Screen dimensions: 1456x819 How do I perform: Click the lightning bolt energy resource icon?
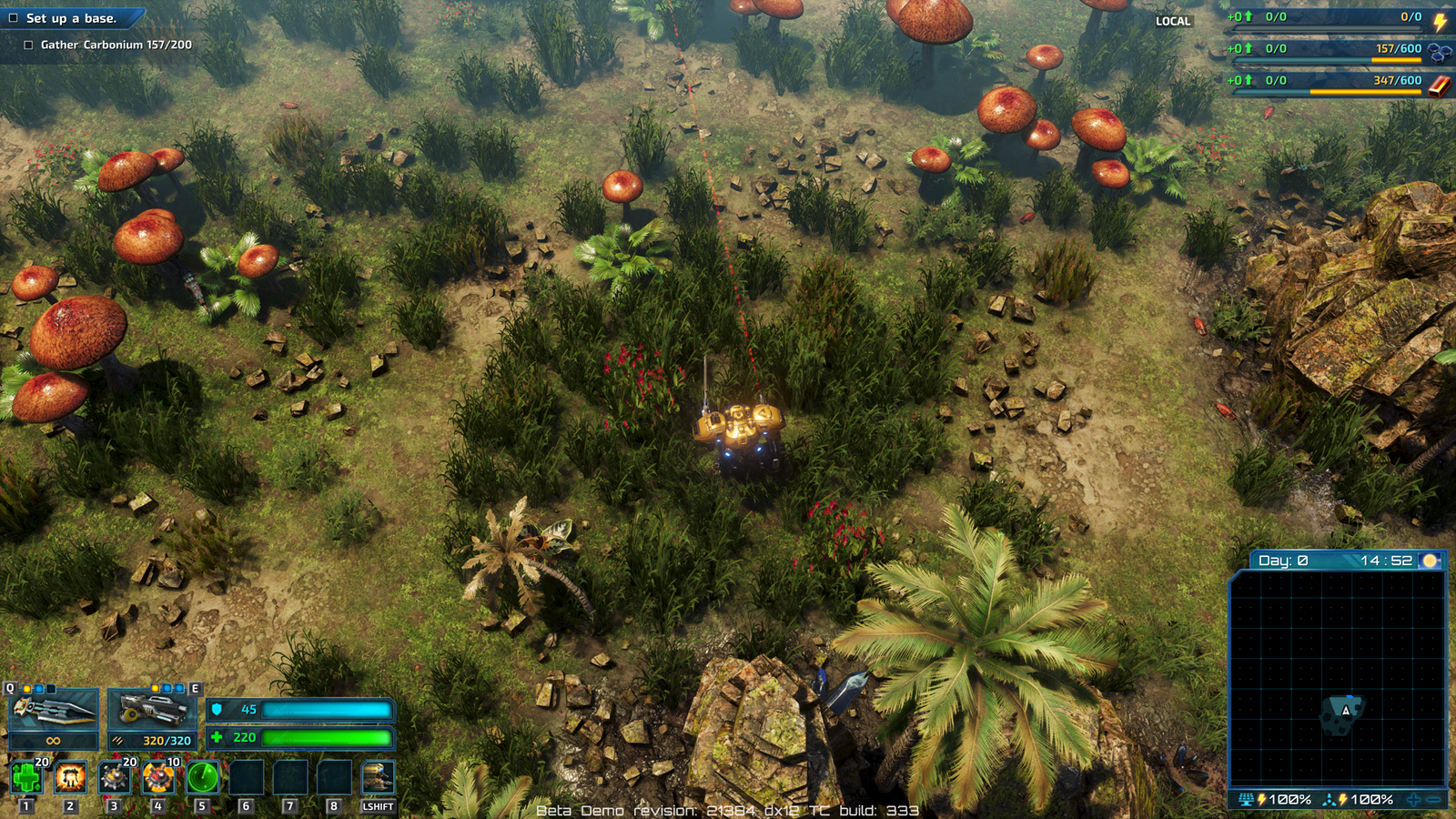1440,20
